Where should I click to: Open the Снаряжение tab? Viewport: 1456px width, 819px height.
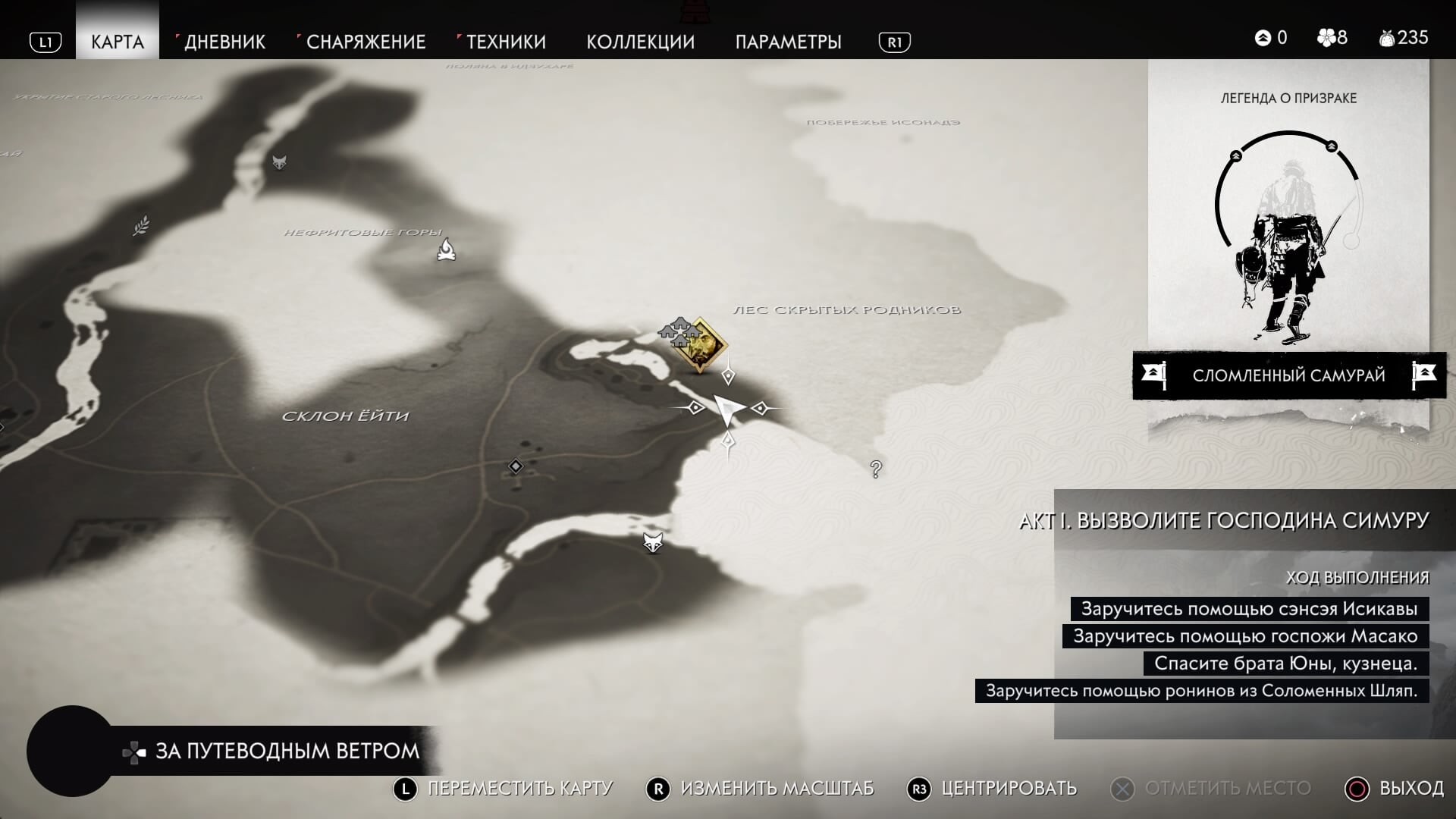(x=366, y=42)
